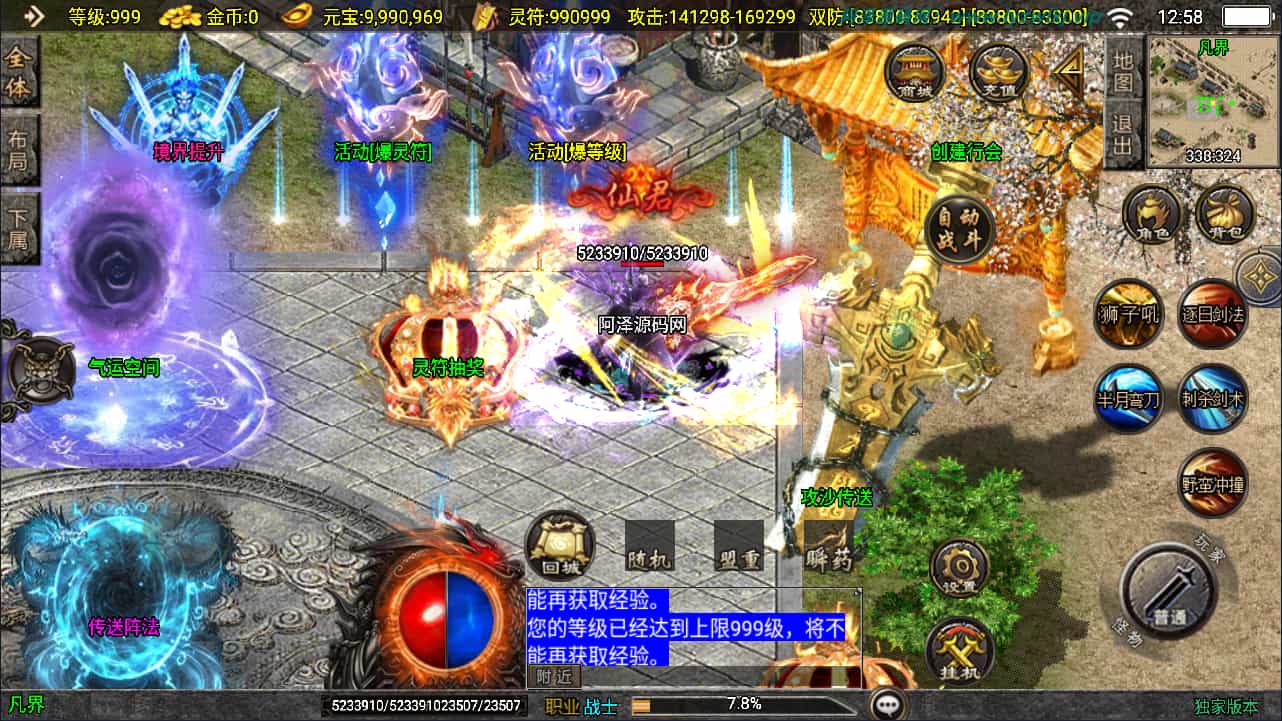Image resolution: width=1282 pixels, height=721 pixels.
Task: Open the 充值 recharge gold ingot icon
Action: 999,74
